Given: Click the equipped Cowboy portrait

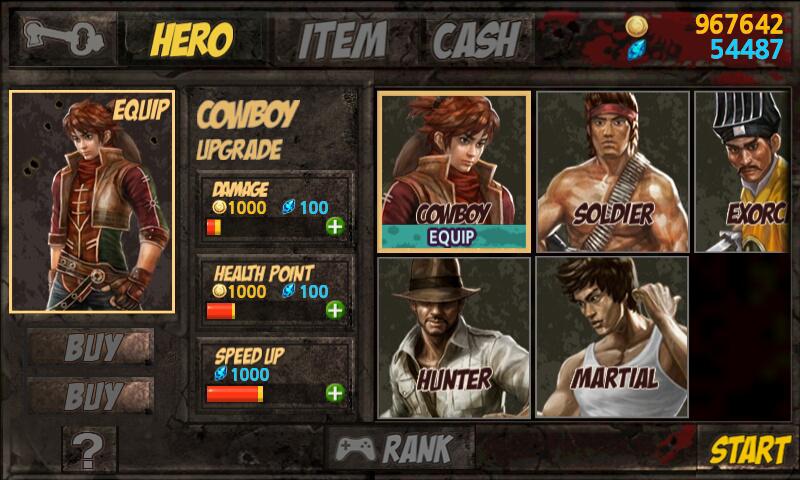Looking at the screenshot, I should click(x=92, y=201).
